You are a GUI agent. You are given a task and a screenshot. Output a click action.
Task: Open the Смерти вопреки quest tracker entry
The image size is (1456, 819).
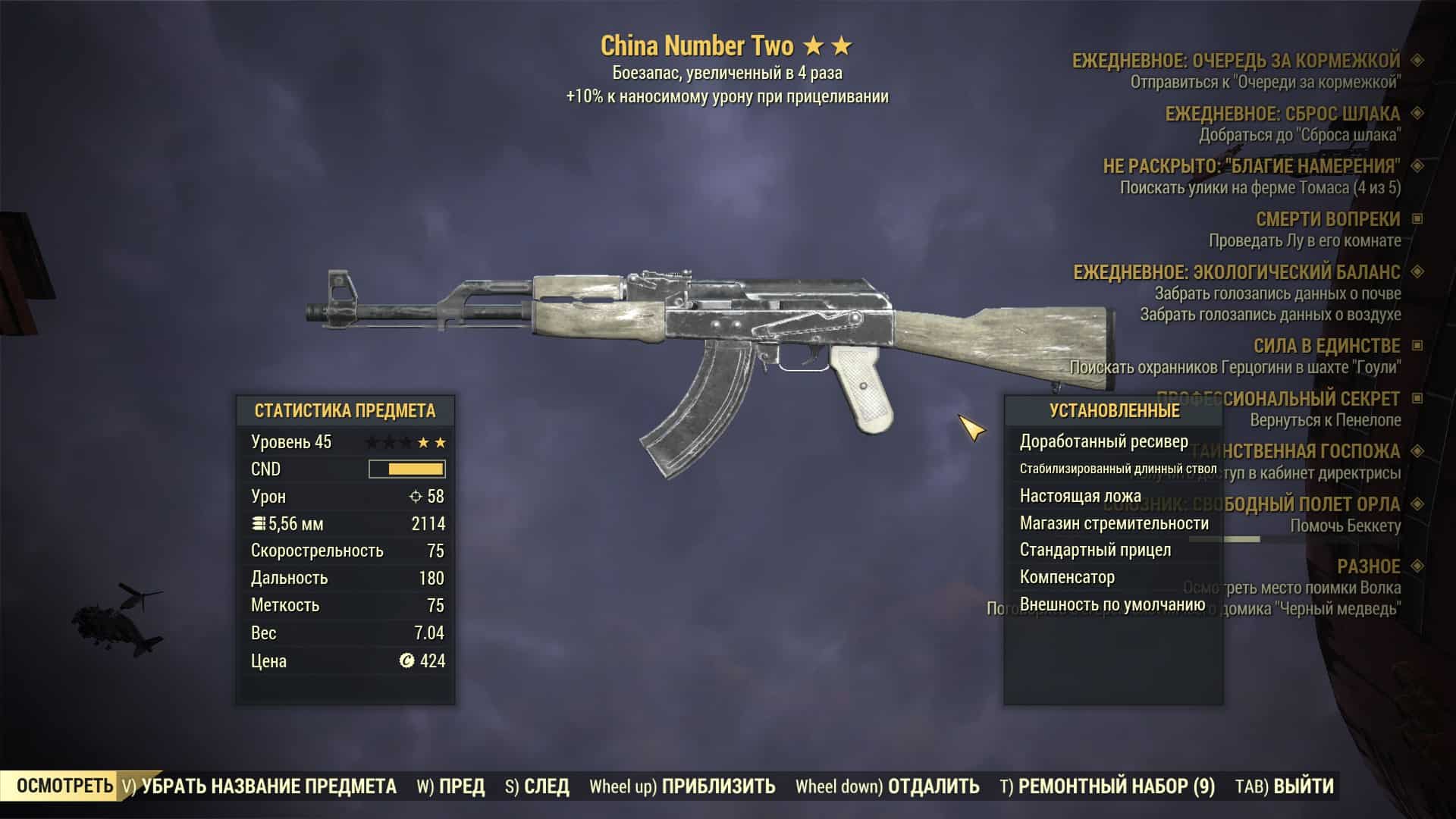click(x=1327, y=219)
